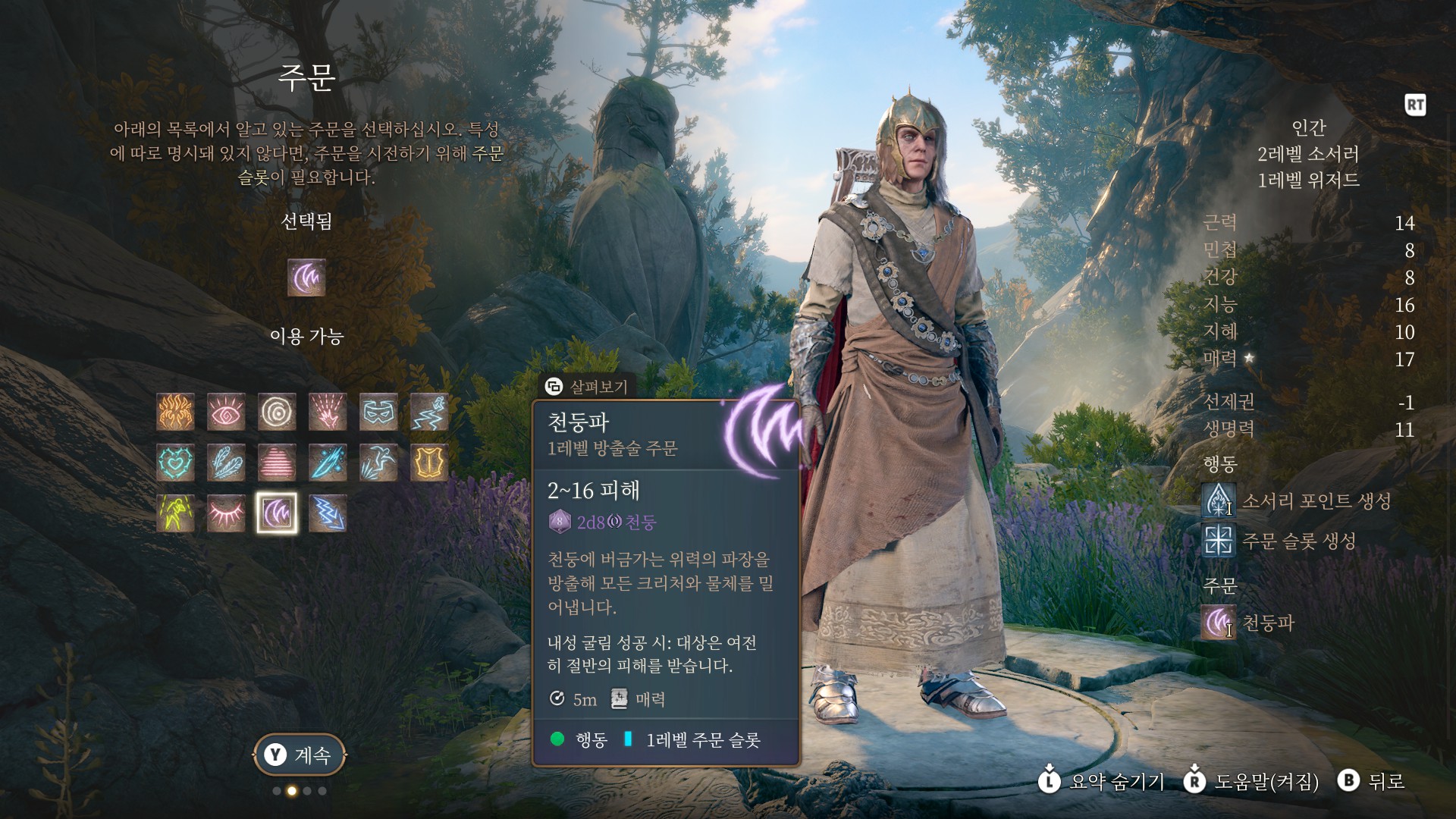Viewport: 1456px width, 819px height.
Task: Select the Color Spray spell icon
Action: pos(328,412)
